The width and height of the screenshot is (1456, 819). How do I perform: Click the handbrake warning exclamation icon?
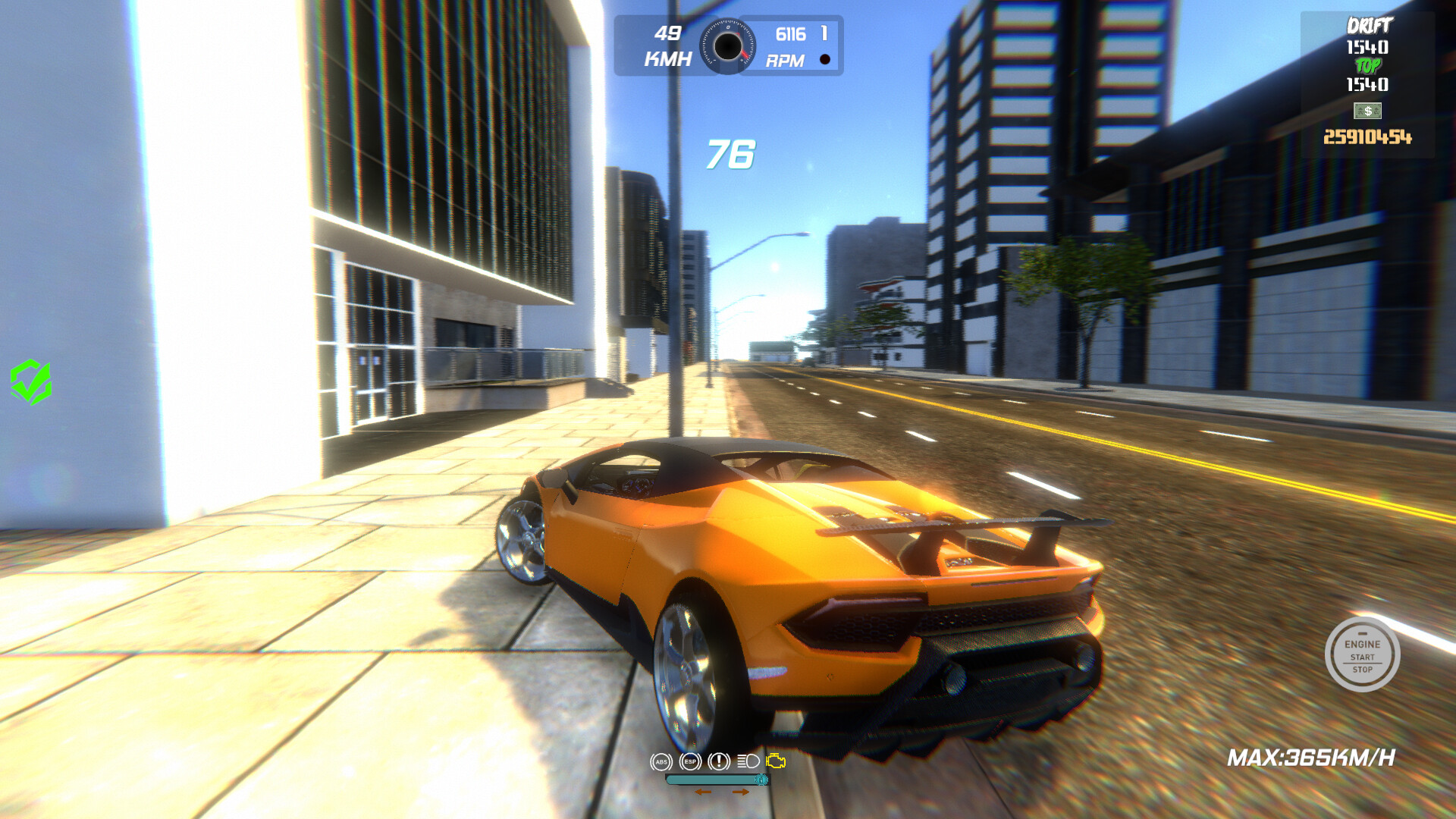pos(719,761)
